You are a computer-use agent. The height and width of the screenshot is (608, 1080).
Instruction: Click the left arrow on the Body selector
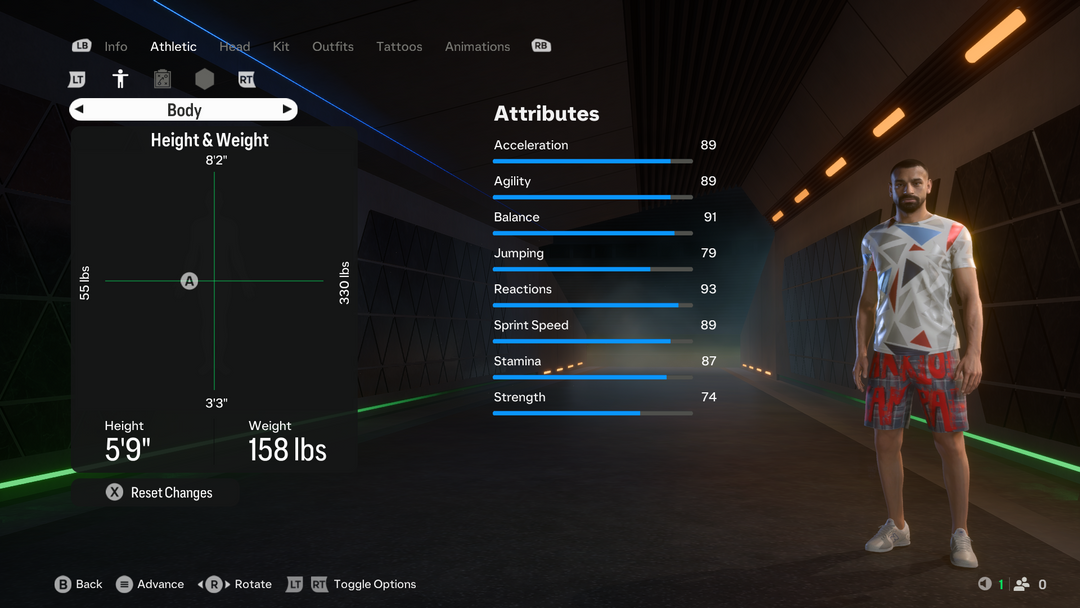pos(79,110)
